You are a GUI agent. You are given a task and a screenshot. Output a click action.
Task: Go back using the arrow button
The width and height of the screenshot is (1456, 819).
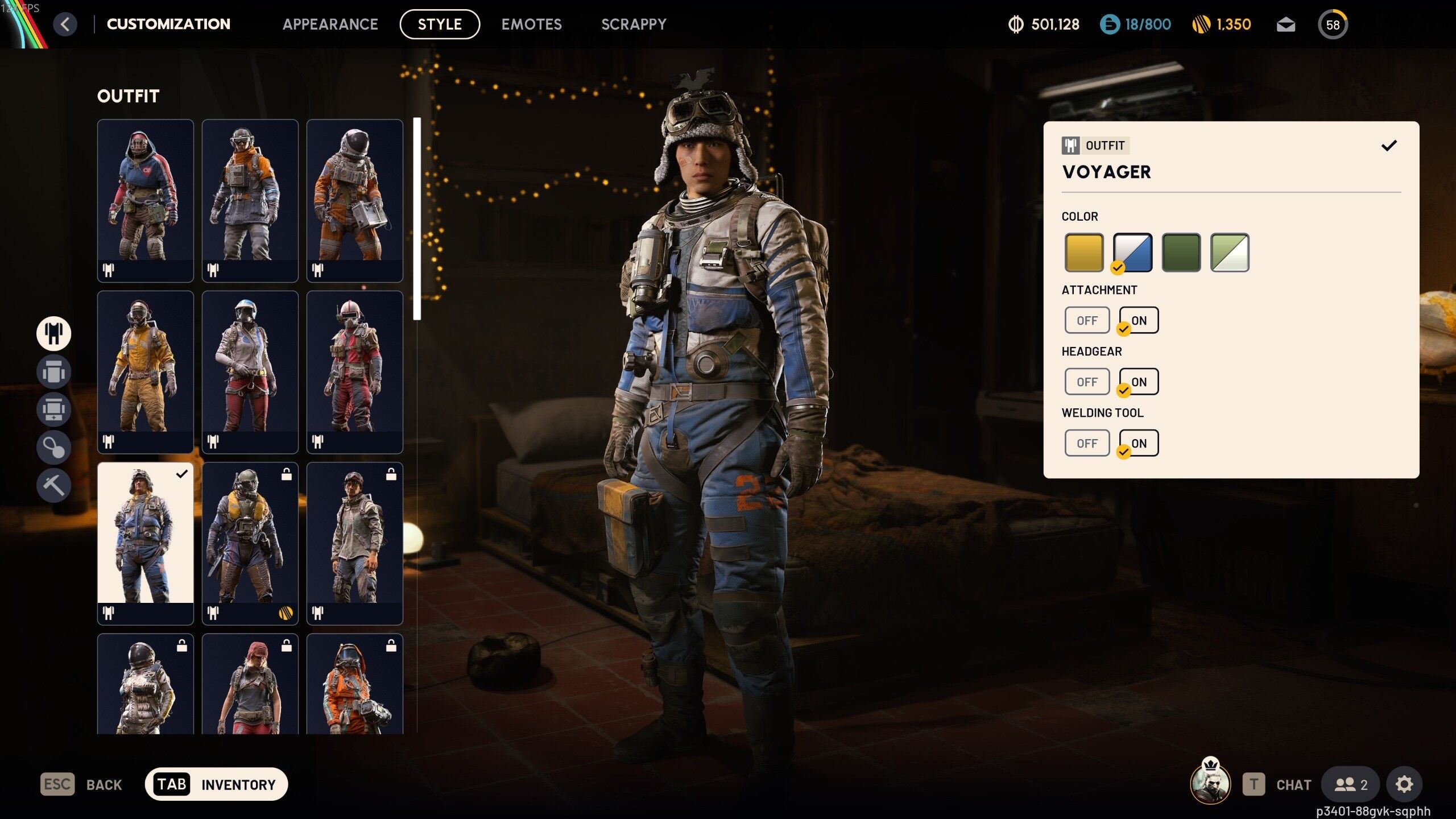click(x=65, y=24)
